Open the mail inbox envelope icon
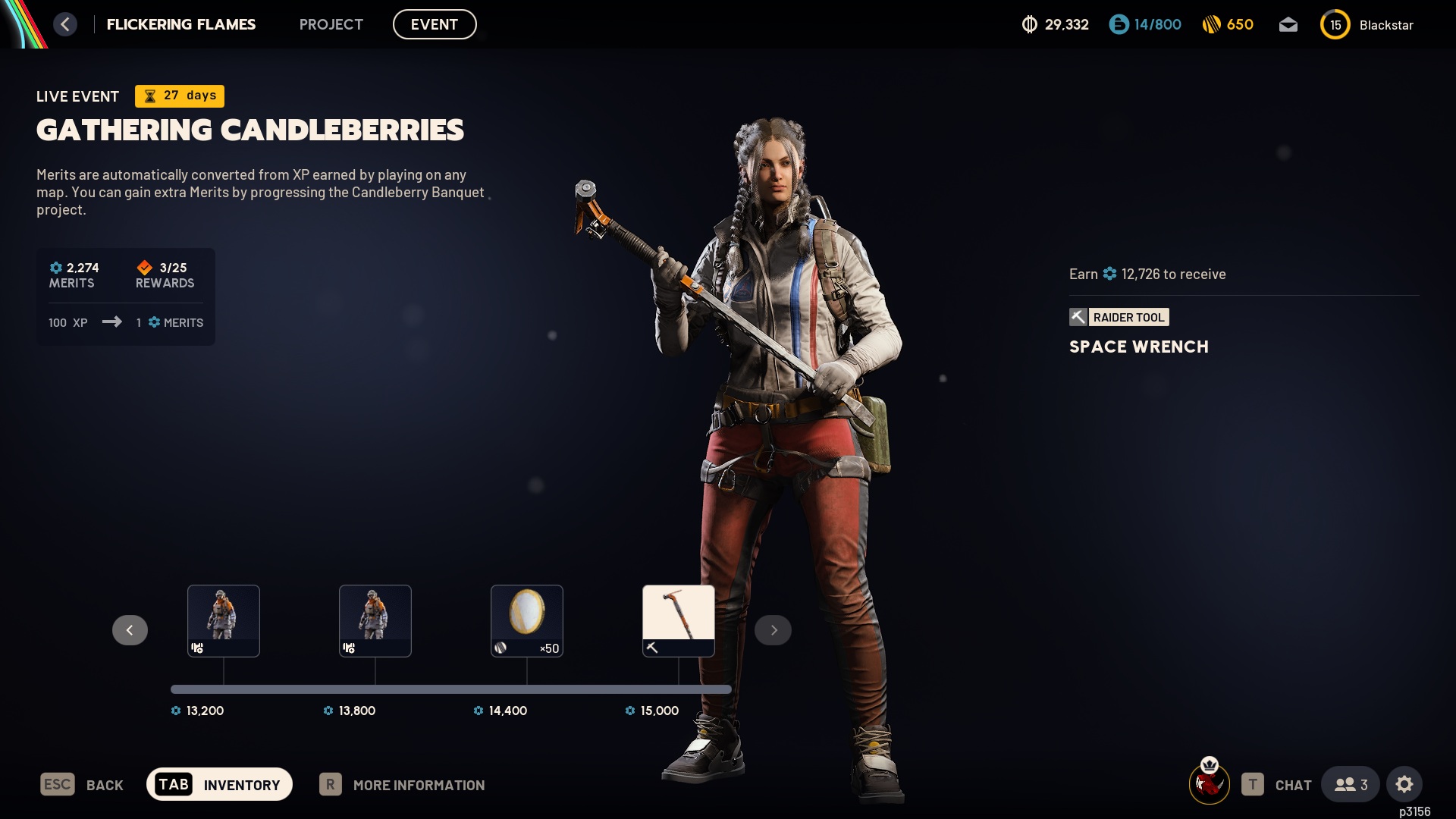Viewport: 1456px width, 819px height. coord(1289,24)
